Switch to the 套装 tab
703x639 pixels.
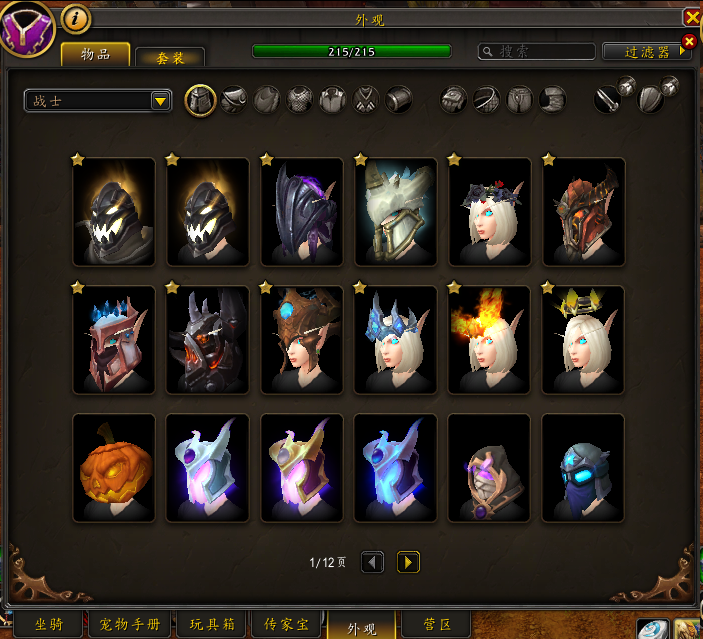(170, 57)
